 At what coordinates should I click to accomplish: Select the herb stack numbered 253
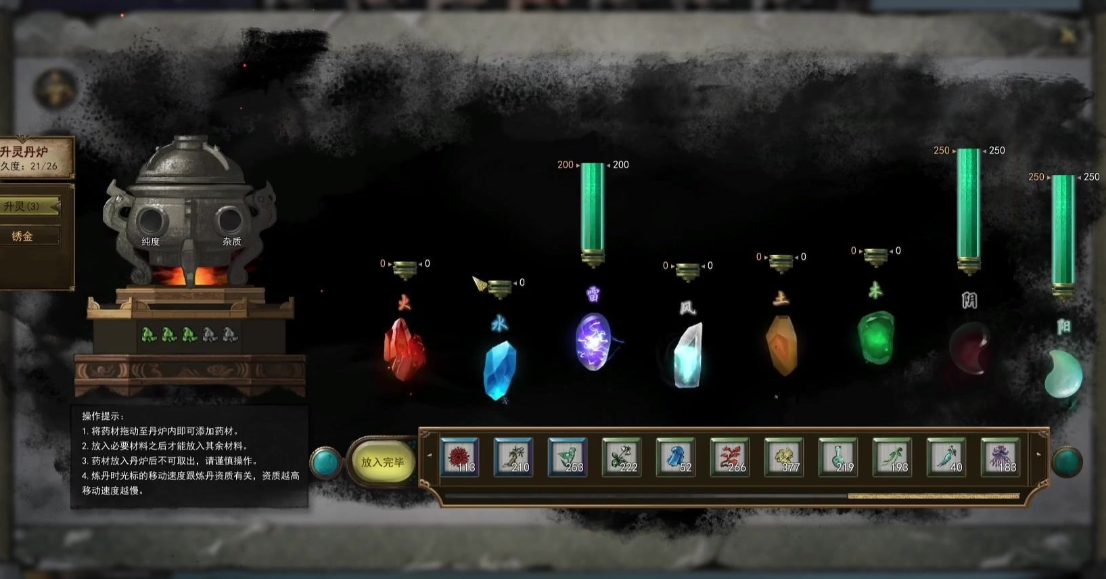pyautogui.click(x=567, y=457)
